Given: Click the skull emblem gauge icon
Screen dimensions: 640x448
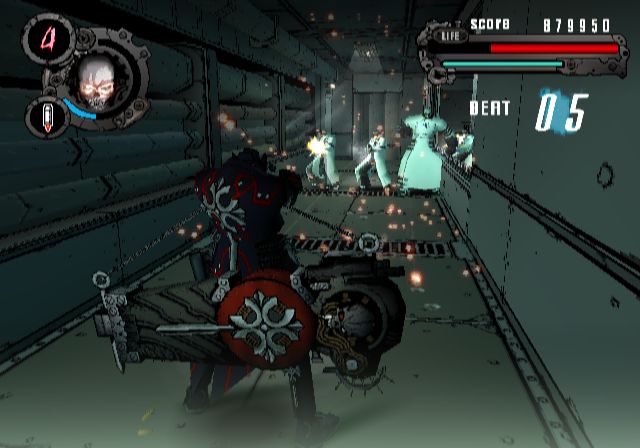Looking at the screenshot, I should (97, 80).
